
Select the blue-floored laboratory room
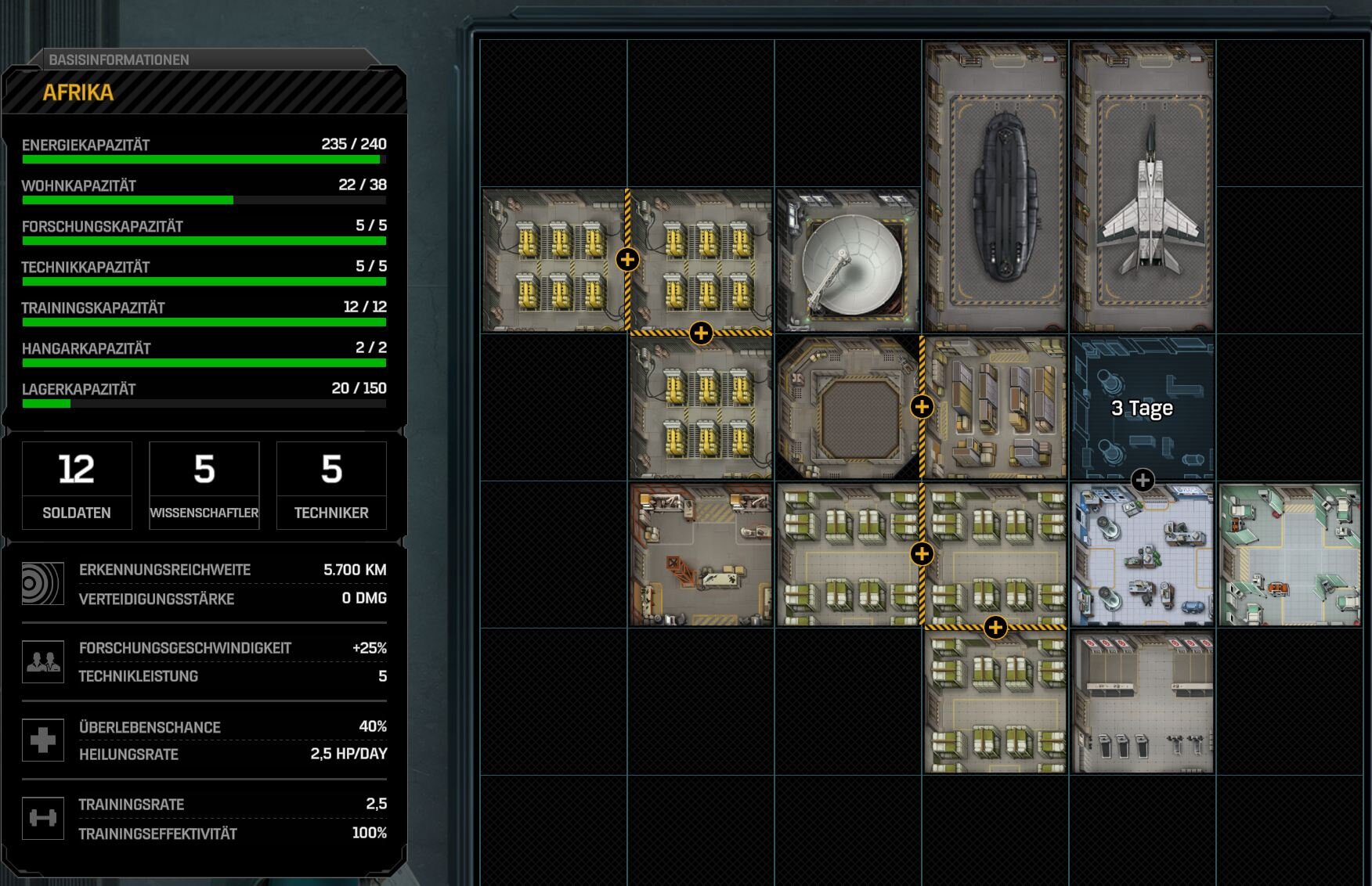(1143, 555)
